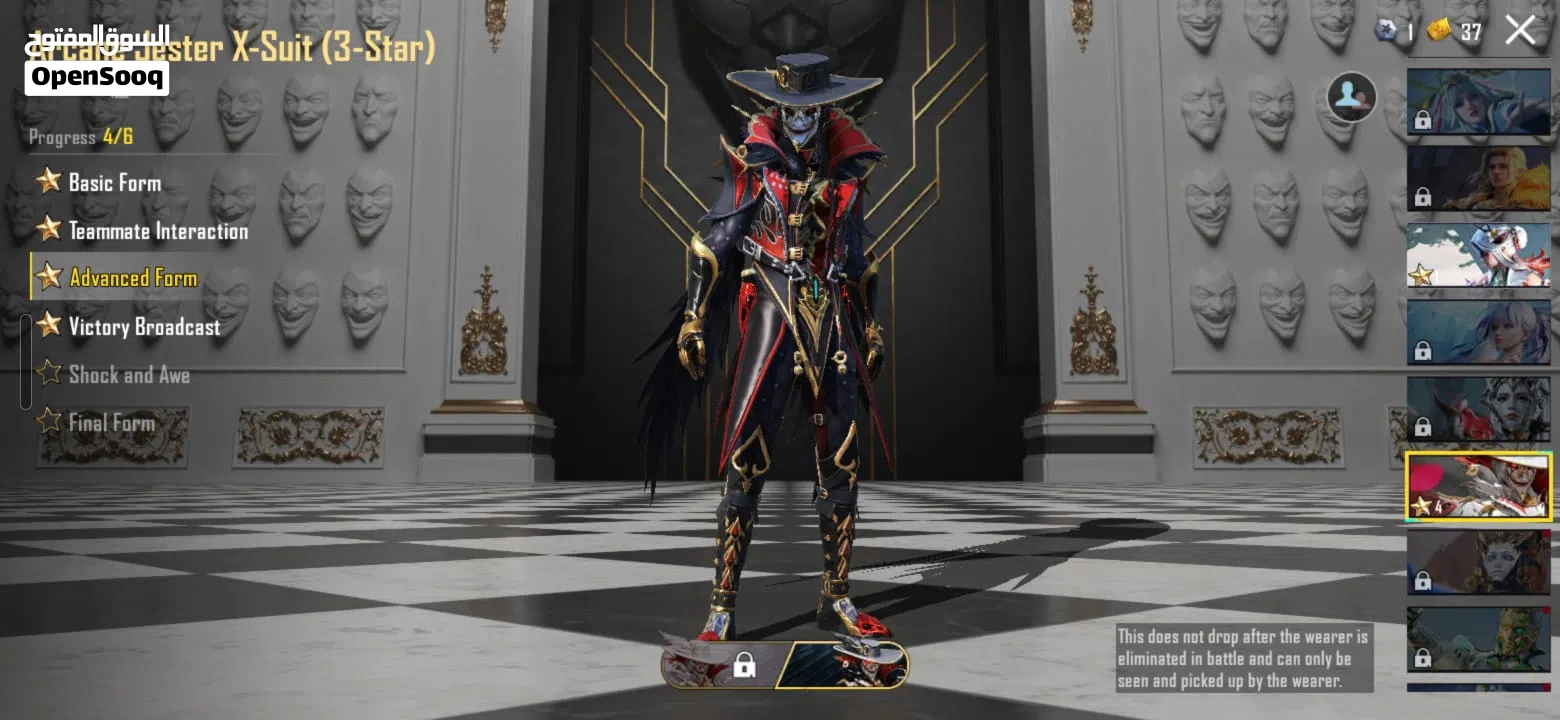Select the locked green-and-gold masked suit thumbnail
The width and height of the screenshot is (1560, 720).
tap(1478, 639)
